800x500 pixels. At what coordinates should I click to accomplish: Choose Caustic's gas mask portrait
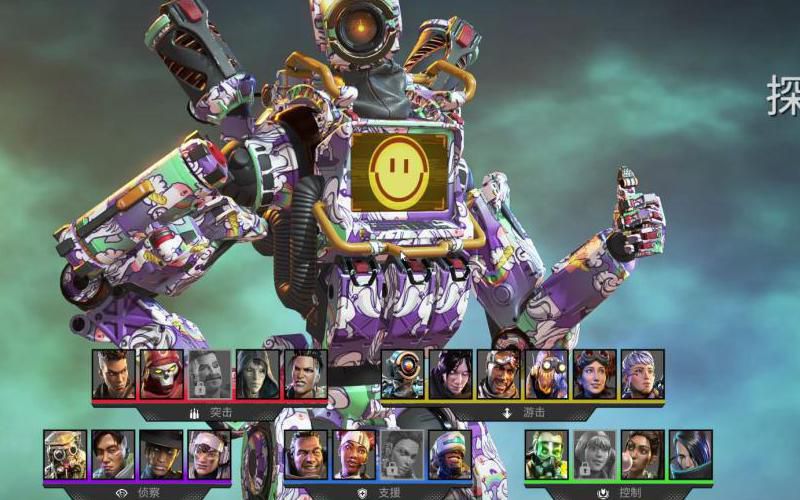546,455
